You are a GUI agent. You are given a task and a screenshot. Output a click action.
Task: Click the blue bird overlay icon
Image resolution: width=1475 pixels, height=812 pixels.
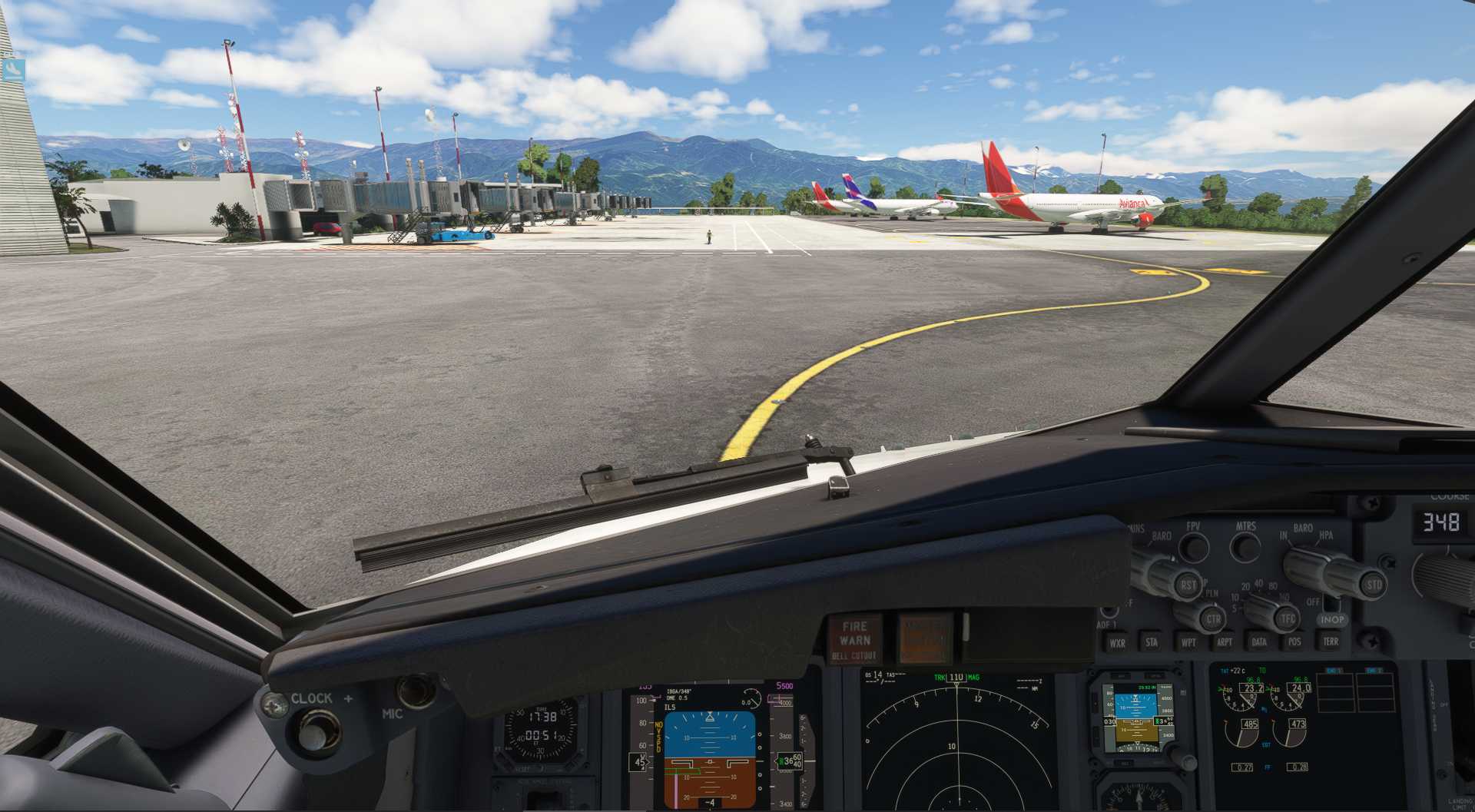click(x=13, y=70)
